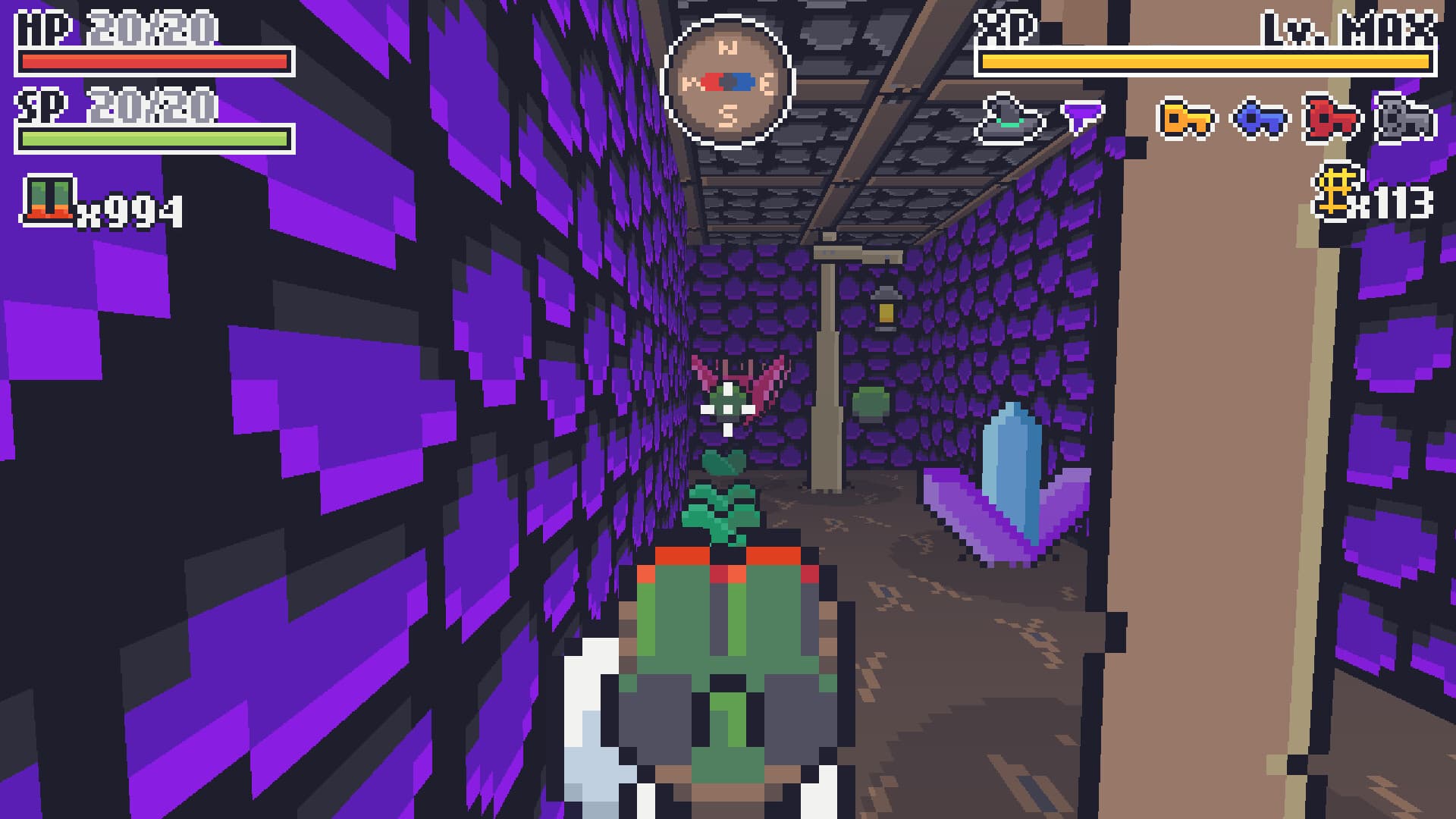Select the blue key icon
Screen dimensions: 1456x819
1262,120
